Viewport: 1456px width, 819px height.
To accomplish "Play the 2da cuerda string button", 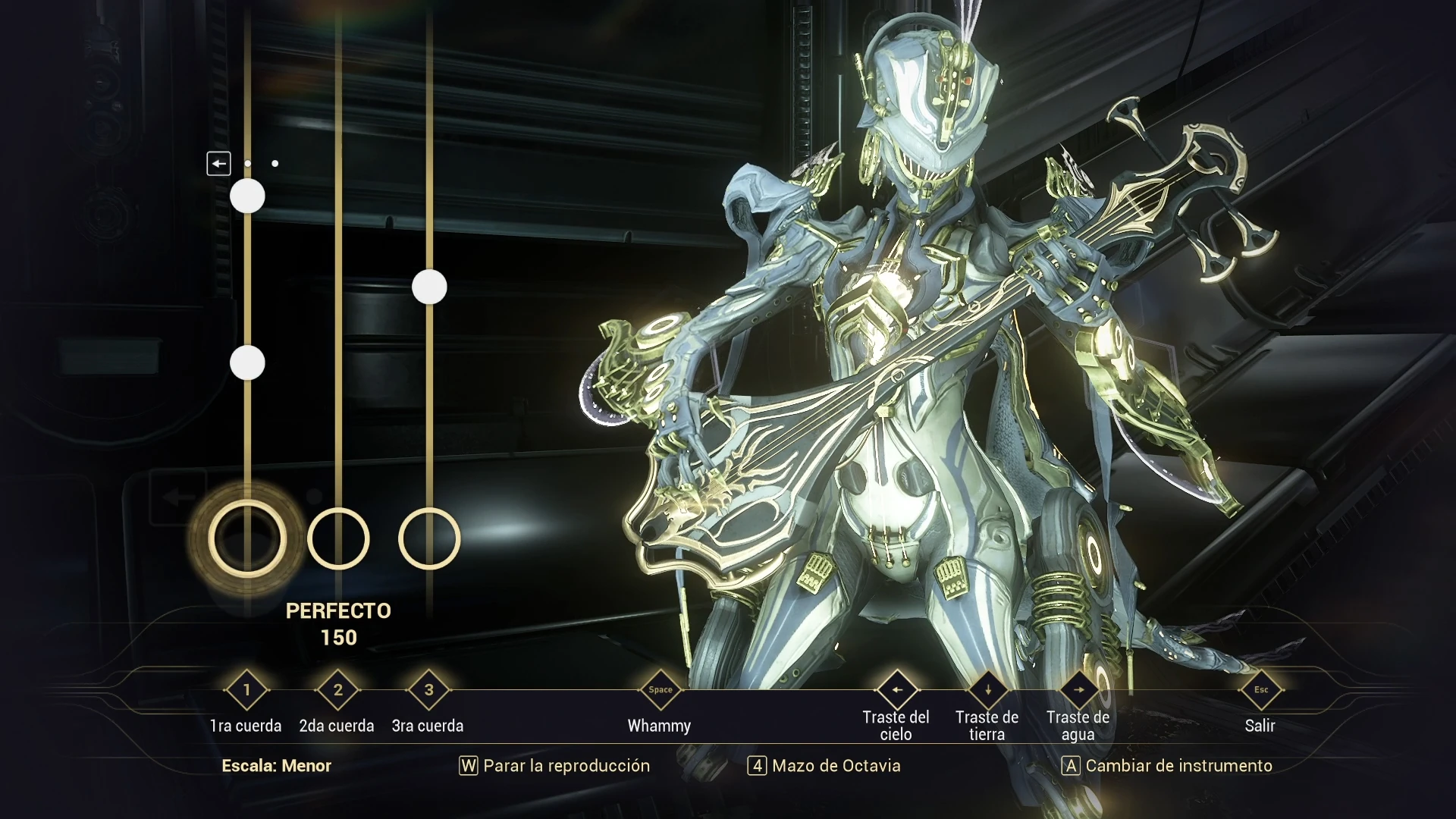I will [x=338, y=690].
